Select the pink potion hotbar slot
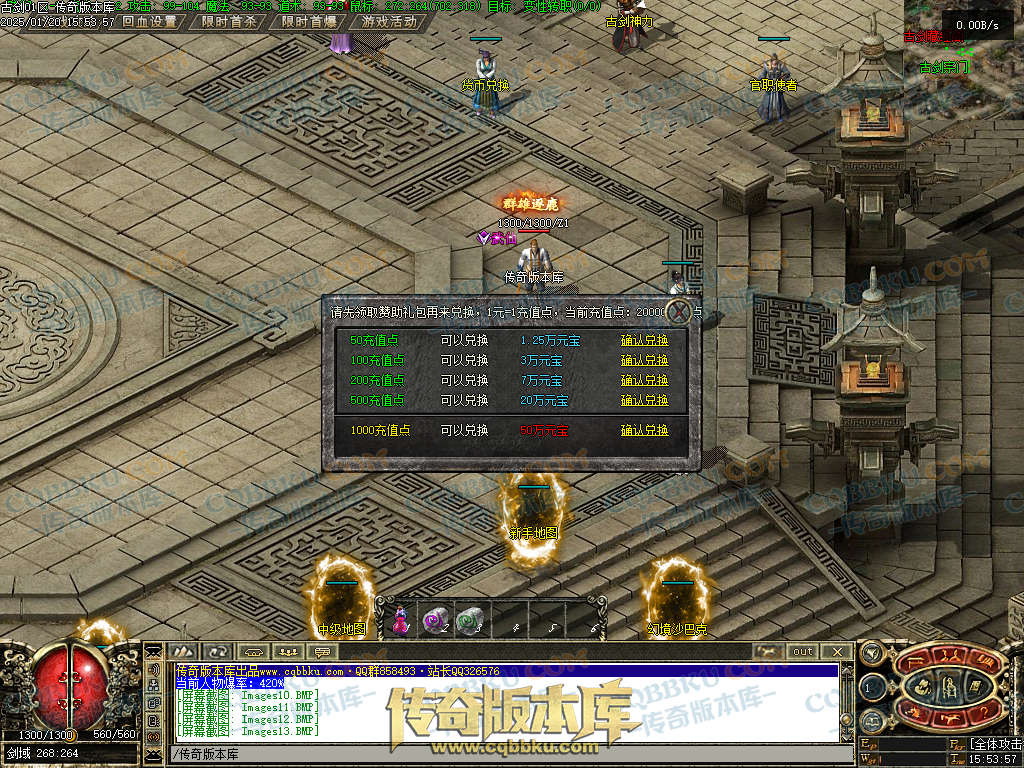The image size is (1024, 768). [401, 622]
